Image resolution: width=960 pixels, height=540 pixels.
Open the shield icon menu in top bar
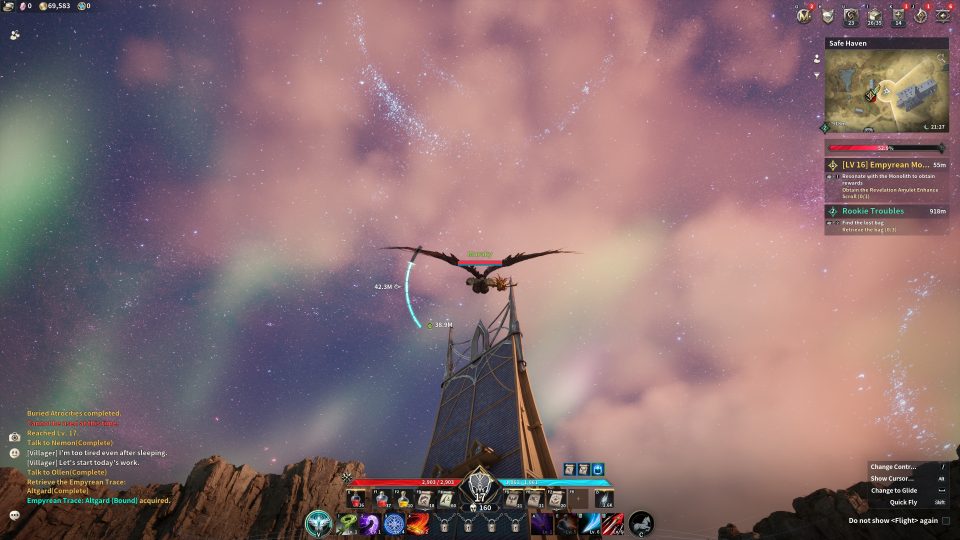coord(828,15)
